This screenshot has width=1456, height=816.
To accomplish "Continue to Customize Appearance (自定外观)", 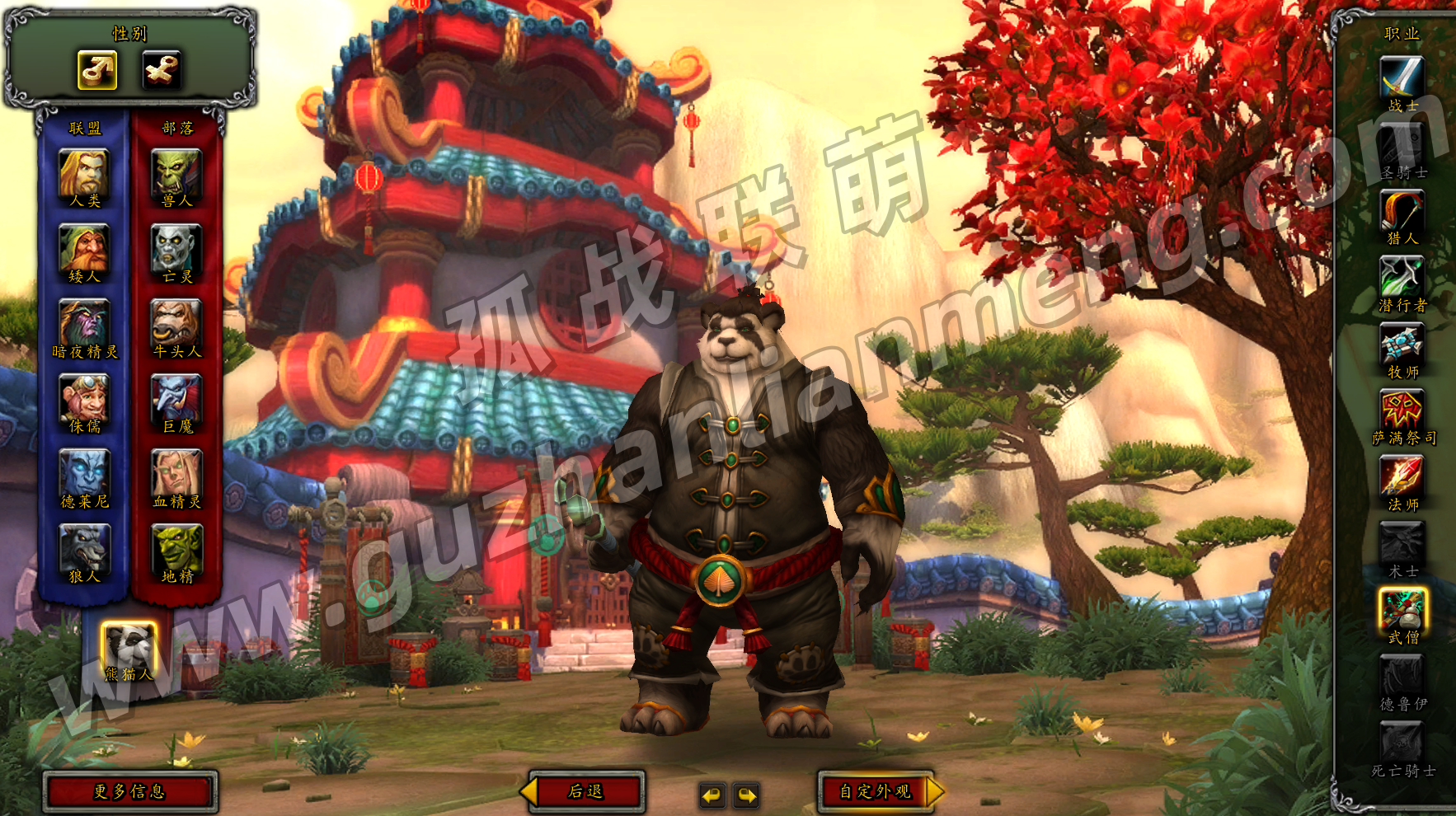I will pyautogui.click(x=876, y=792).
